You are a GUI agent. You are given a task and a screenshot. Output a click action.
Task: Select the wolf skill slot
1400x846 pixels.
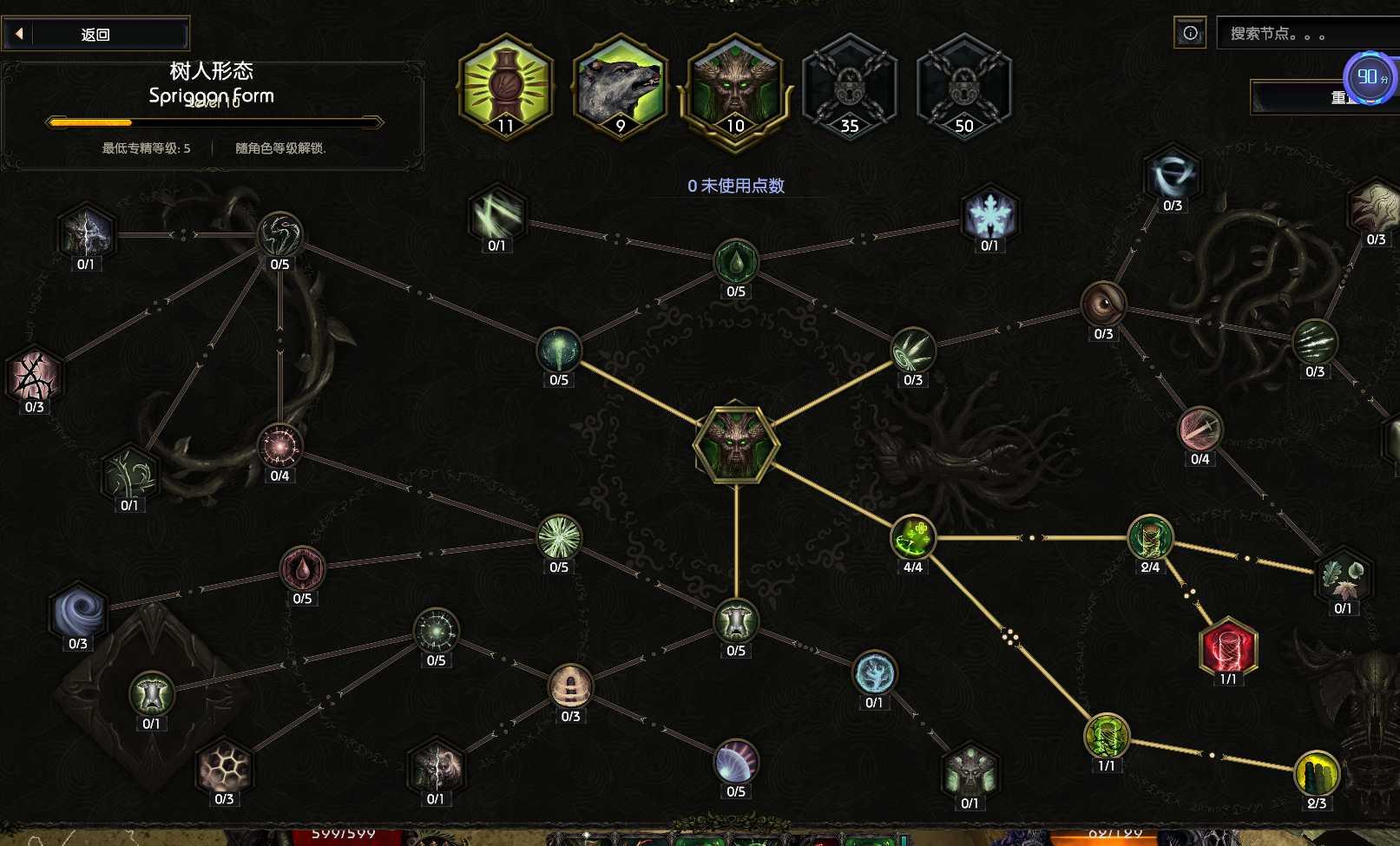[621, 85]
